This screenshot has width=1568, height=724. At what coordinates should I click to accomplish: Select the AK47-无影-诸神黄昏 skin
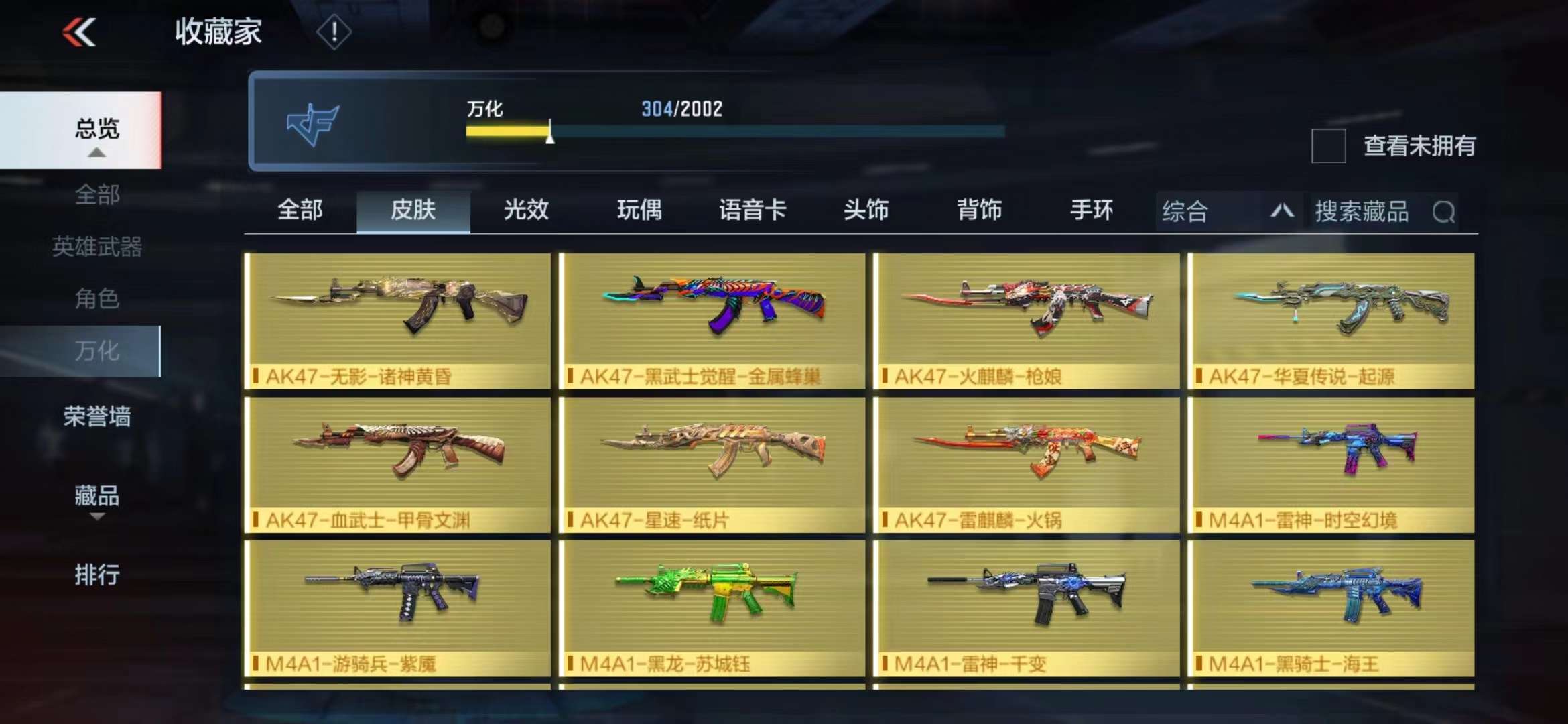point(397,320)
